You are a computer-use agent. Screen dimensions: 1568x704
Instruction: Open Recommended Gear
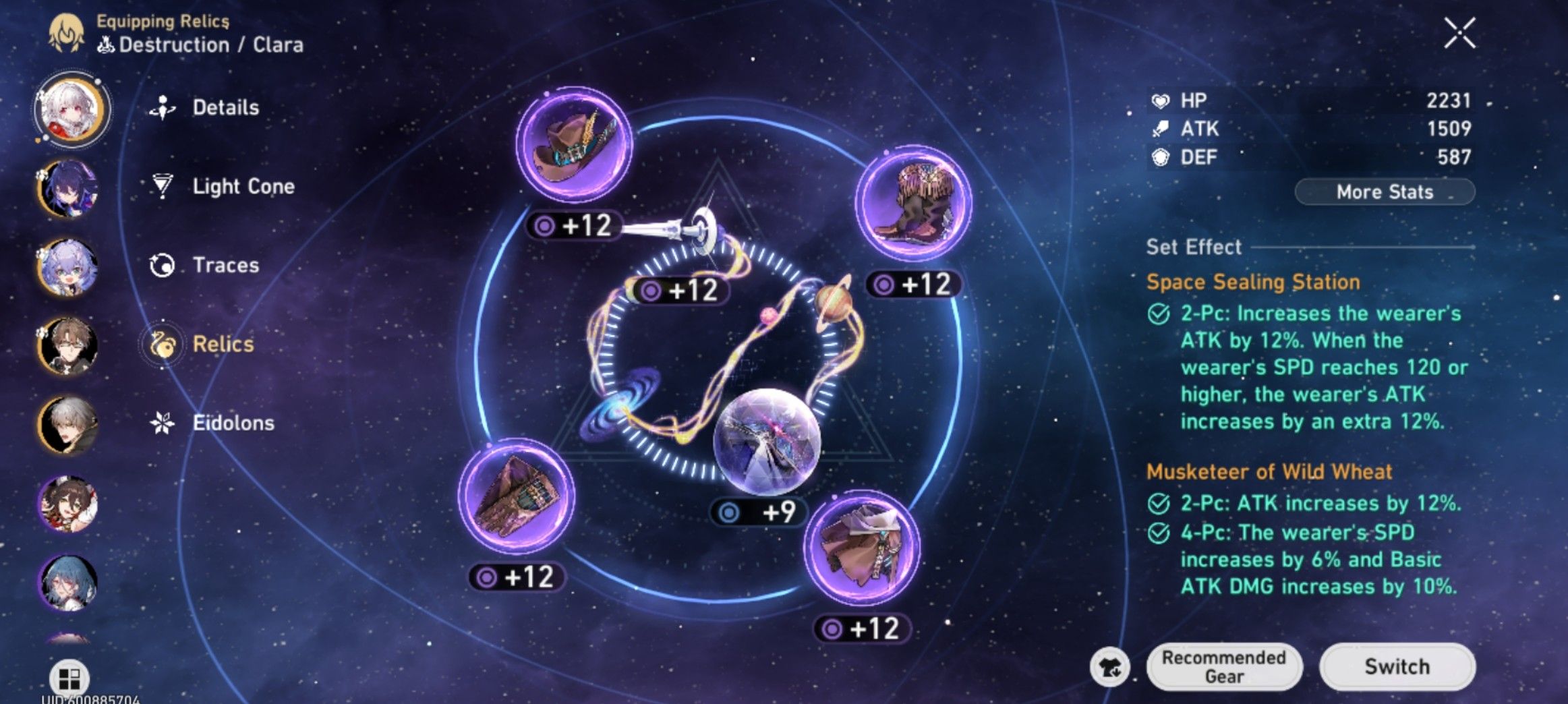tap(1224, 666)
